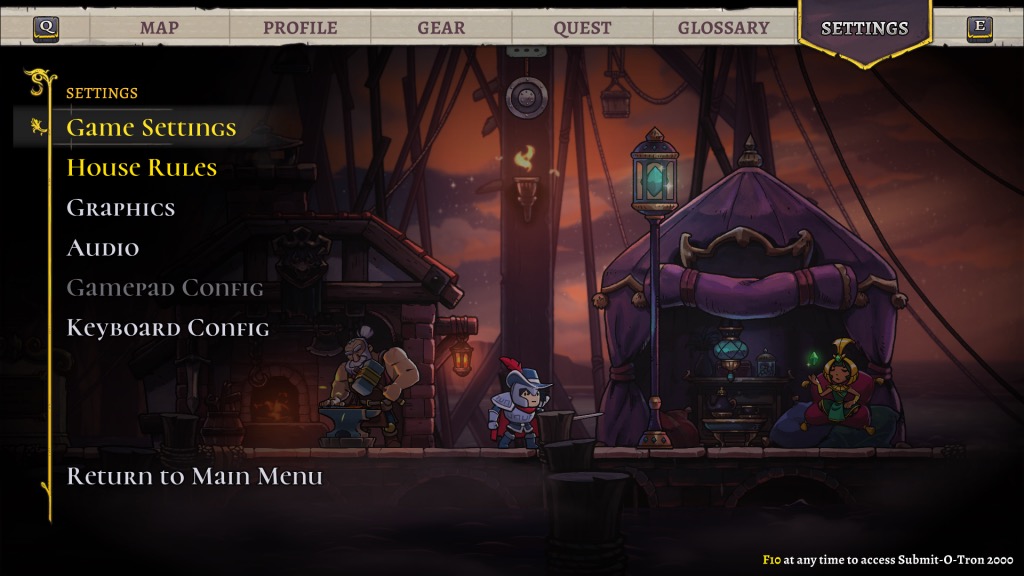Open Keyboard Config
The width and height of the screenshot is (1024, 576).
click(167, 328)
